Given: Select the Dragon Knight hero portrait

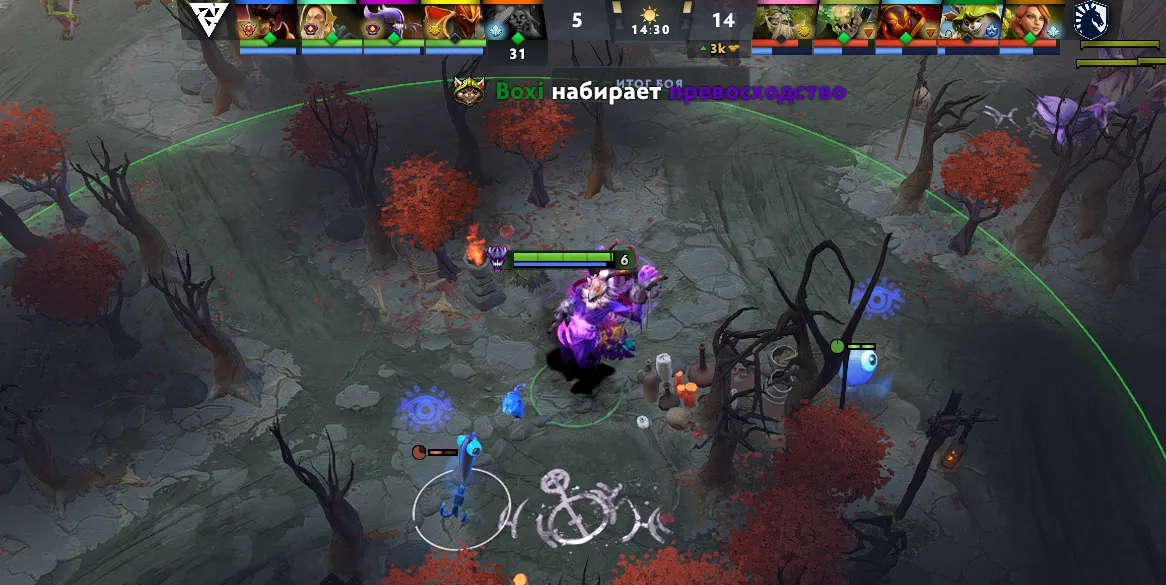Looking at the screenshot, I should coord(453,20).
